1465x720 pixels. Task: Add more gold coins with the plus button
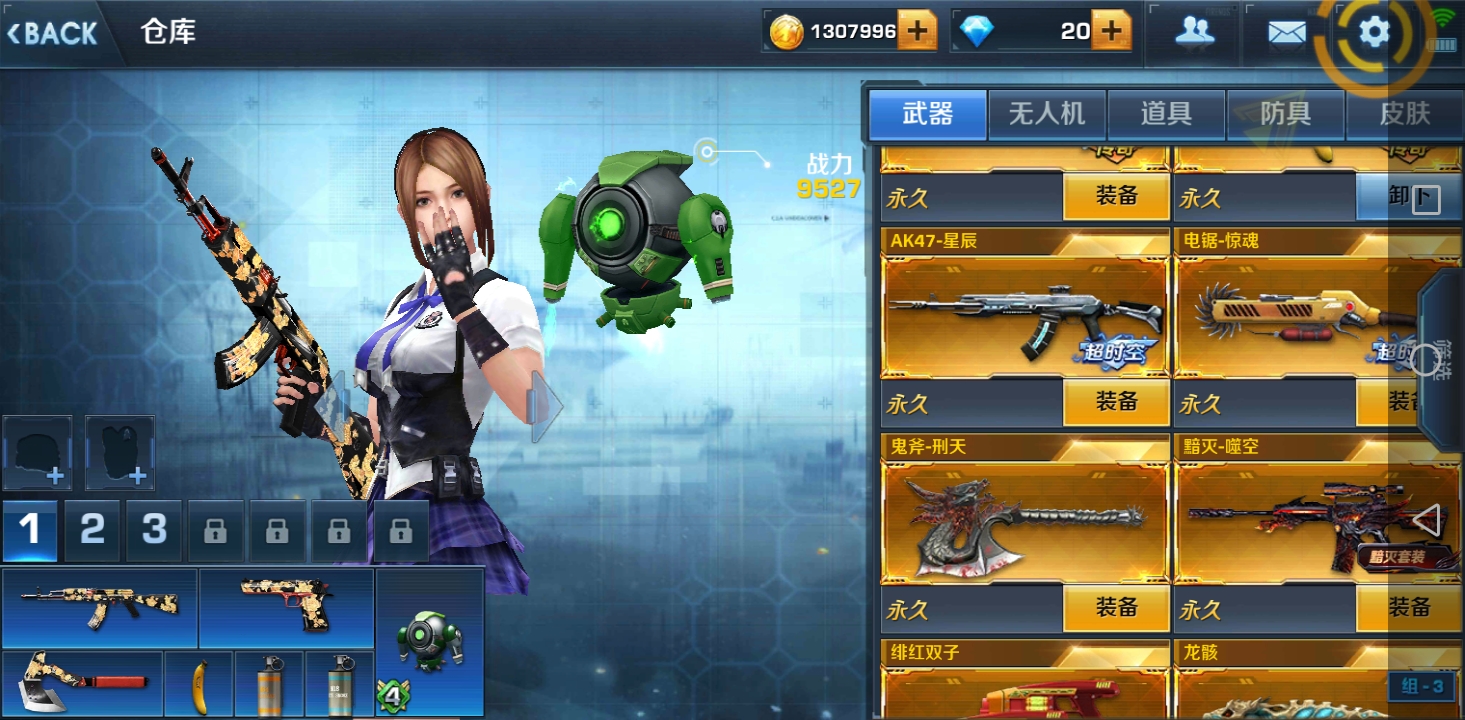pyautogui.click(x=916, y=32)
